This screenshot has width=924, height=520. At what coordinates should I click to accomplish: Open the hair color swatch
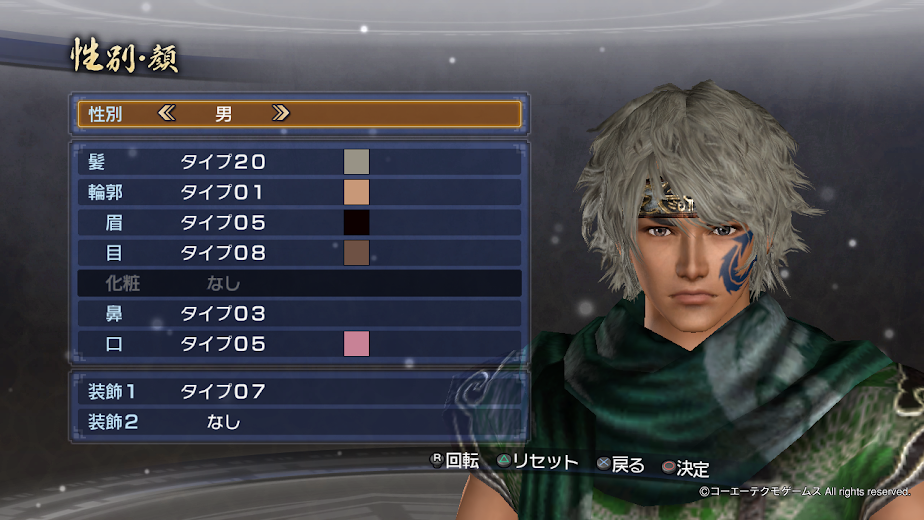coord(356,162)
